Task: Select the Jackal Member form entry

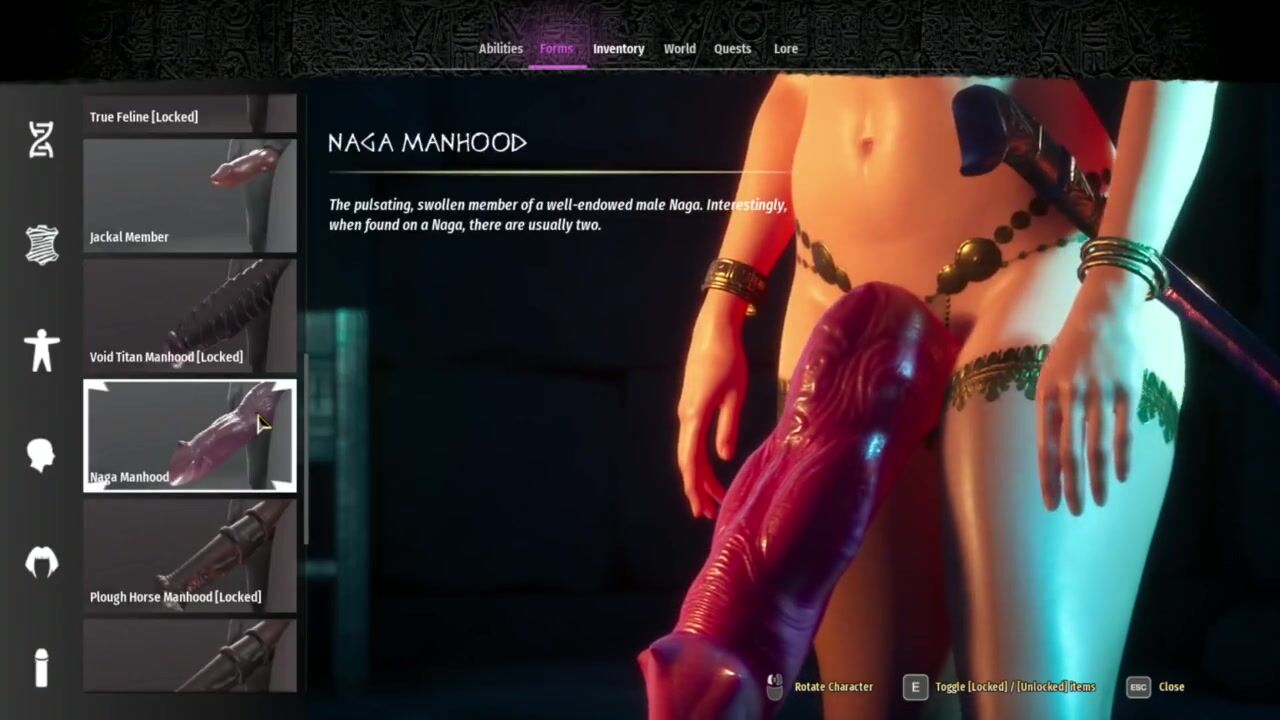Action: point(190,196)
